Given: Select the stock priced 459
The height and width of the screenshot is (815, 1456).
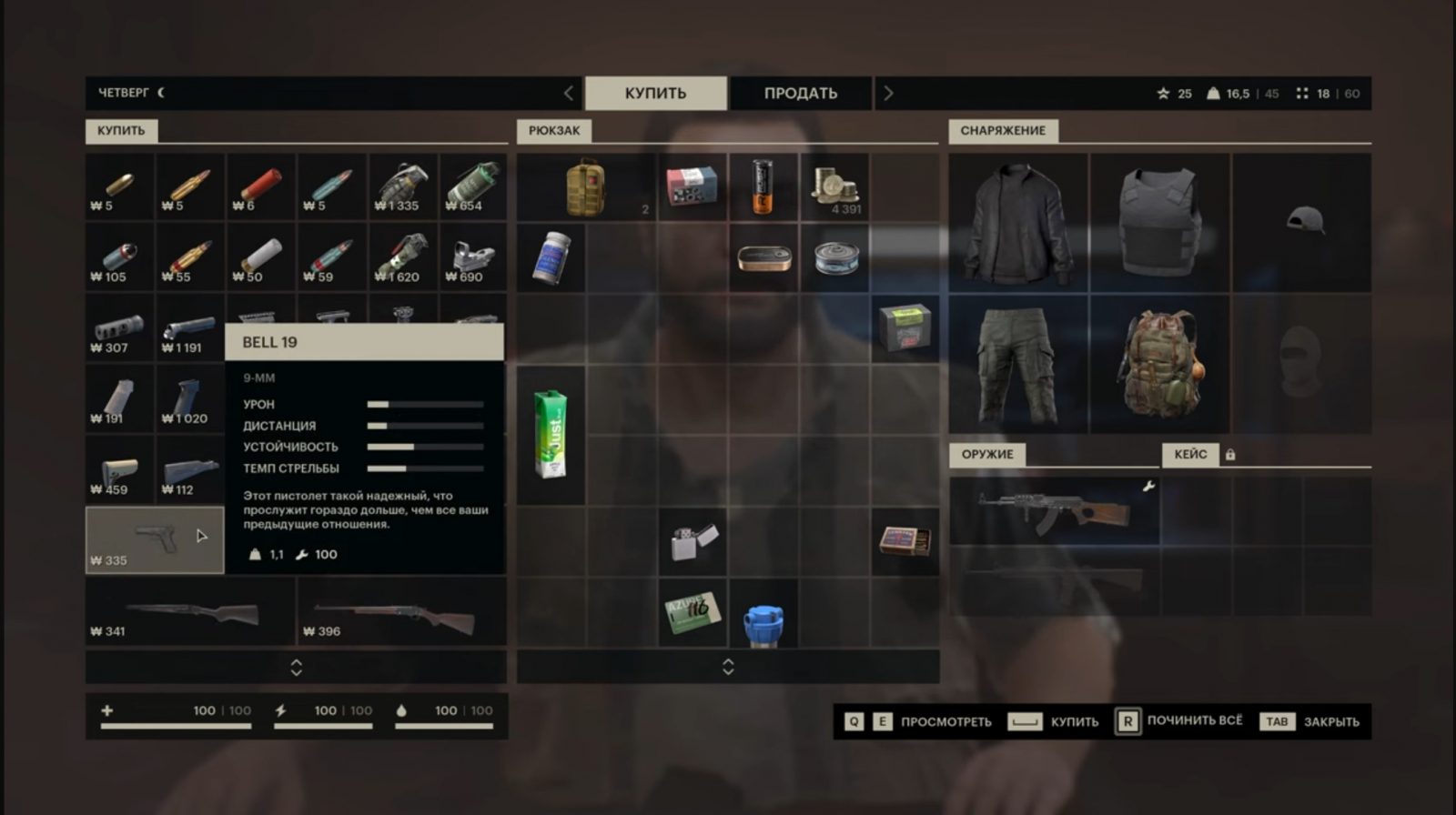Looking at the screenshot, I should (119, 470).
